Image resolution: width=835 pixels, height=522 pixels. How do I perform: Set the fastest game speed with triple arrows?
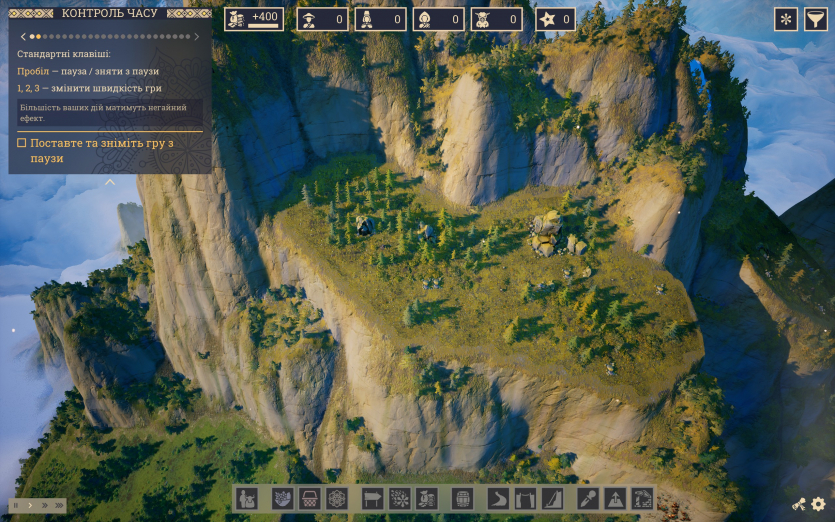click(x=59, y=506)
